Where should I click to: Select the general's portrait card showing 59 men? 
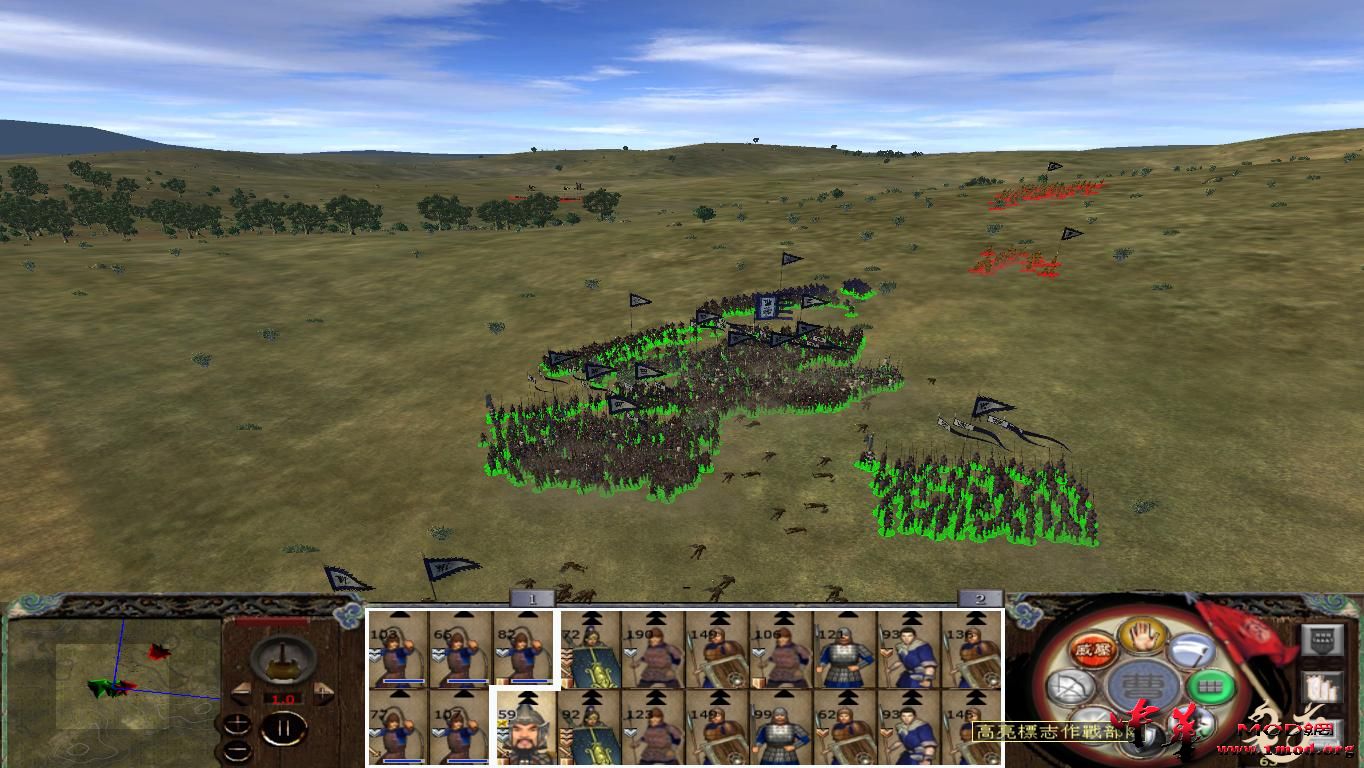click(x=525, y=729)
